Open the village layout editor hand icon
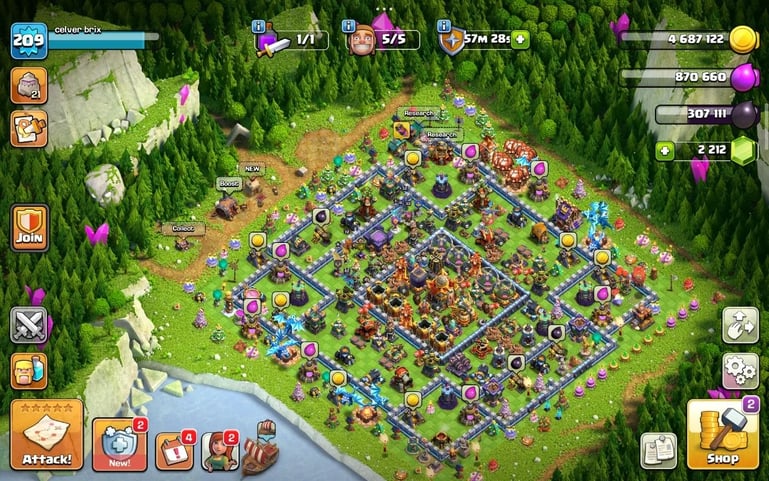The height and width of the screenshot is (481, 769). pyautogui.click(x=740, y=324)
